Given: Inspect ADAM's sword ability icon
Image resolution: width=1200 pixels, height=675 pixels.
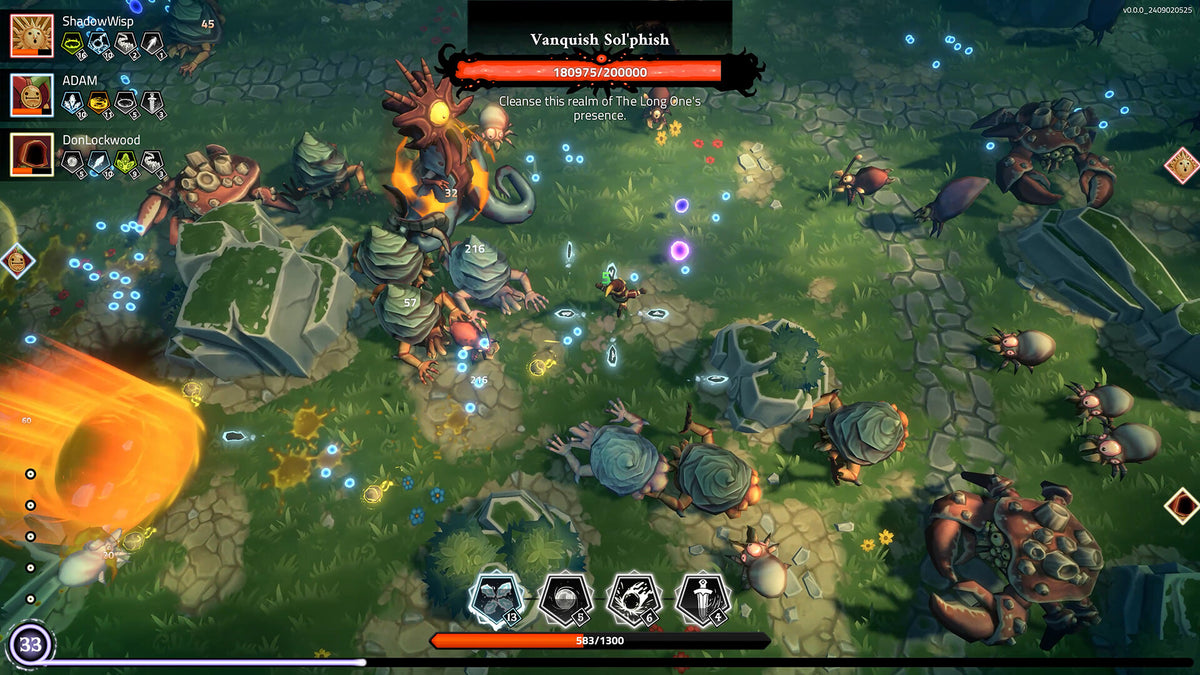Looking at the screenshot, I should (x=151, y=101).
